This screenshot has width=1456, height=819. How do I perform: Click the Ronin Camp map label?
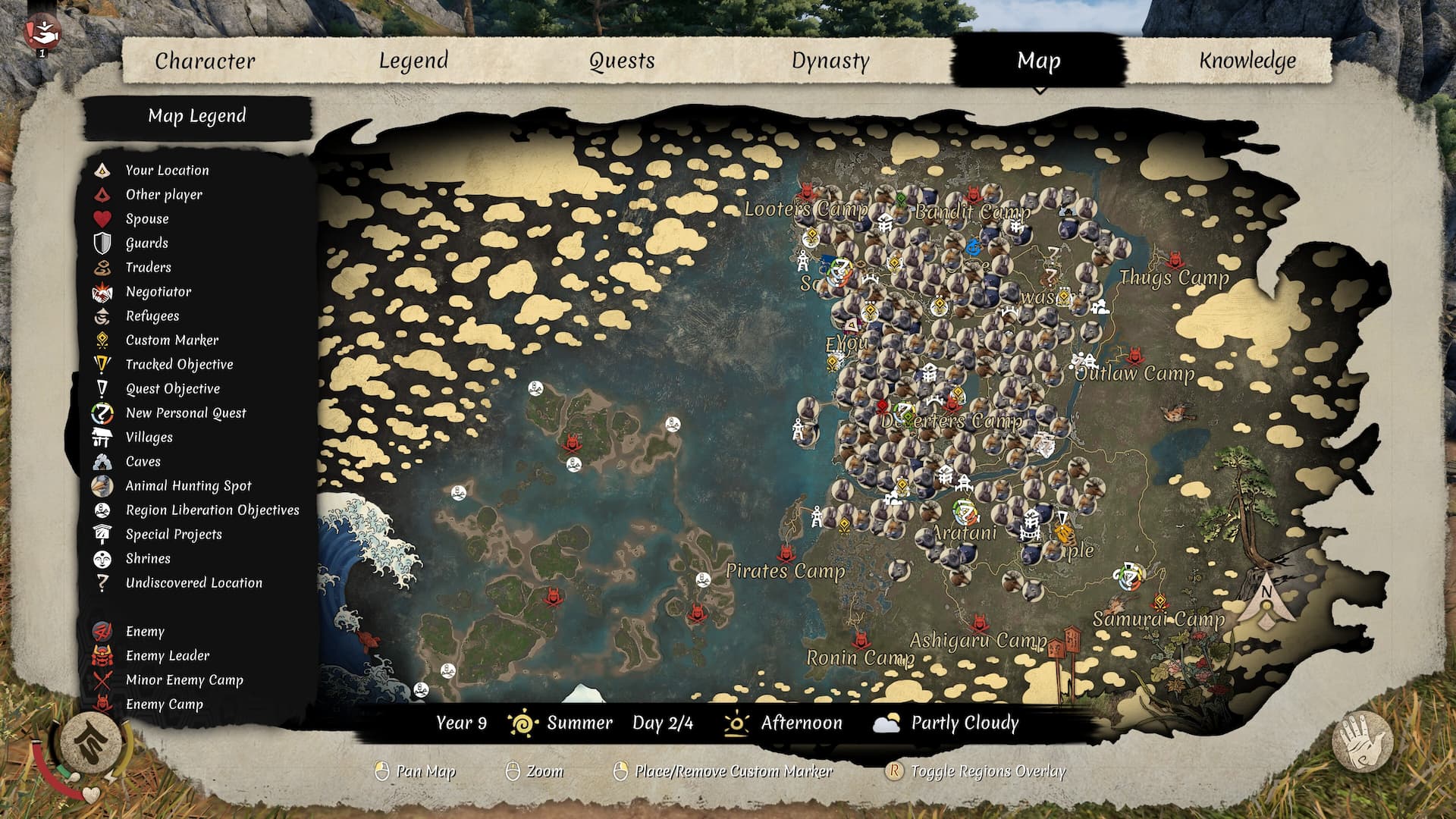tap(860, 657)
